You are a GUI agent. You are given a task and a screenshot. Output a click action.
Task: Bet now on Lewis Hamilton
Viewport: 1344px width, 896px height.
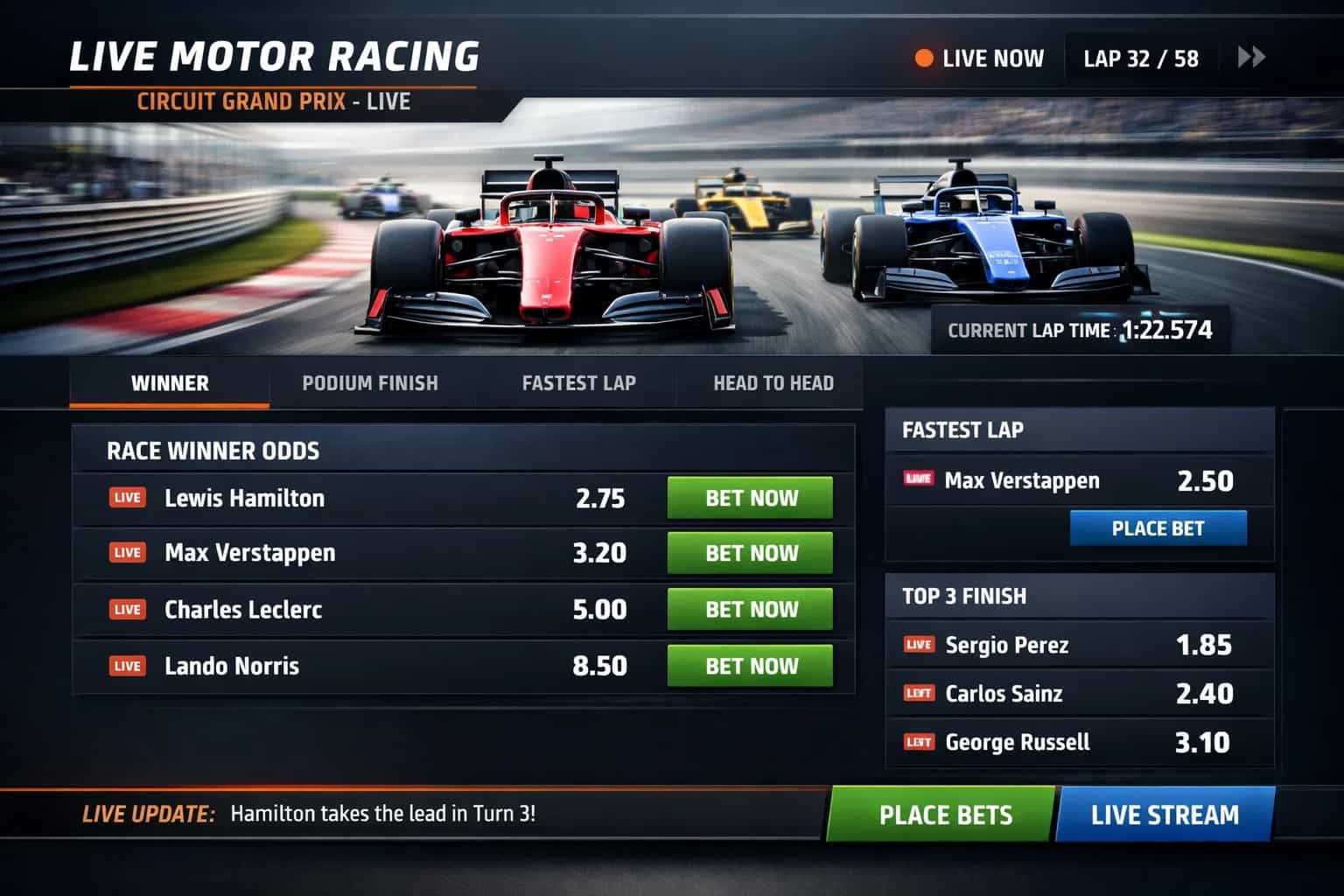tap(750, 498)
